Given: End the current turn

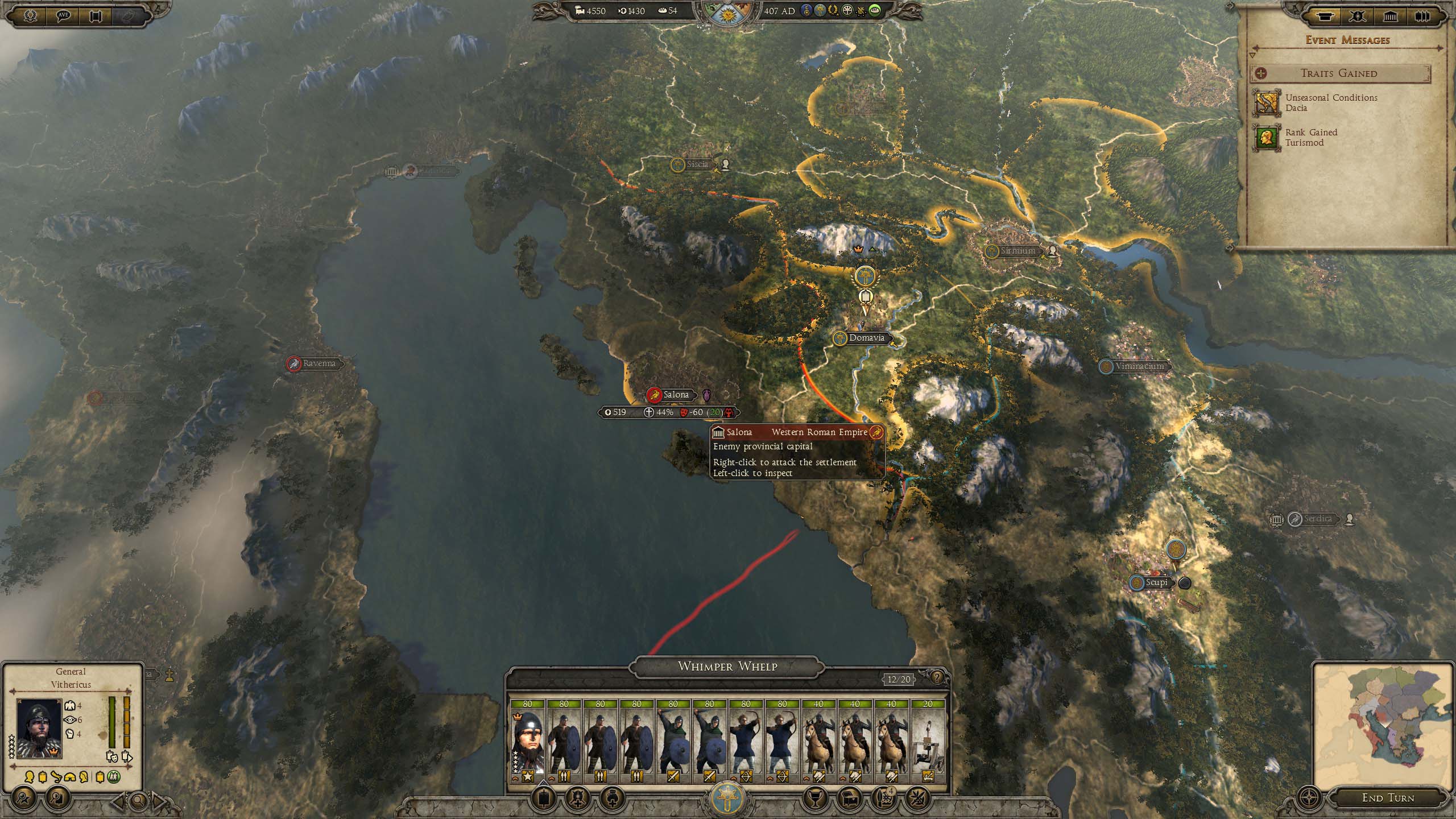Looking at the screenshot, I should point(1387,797).
